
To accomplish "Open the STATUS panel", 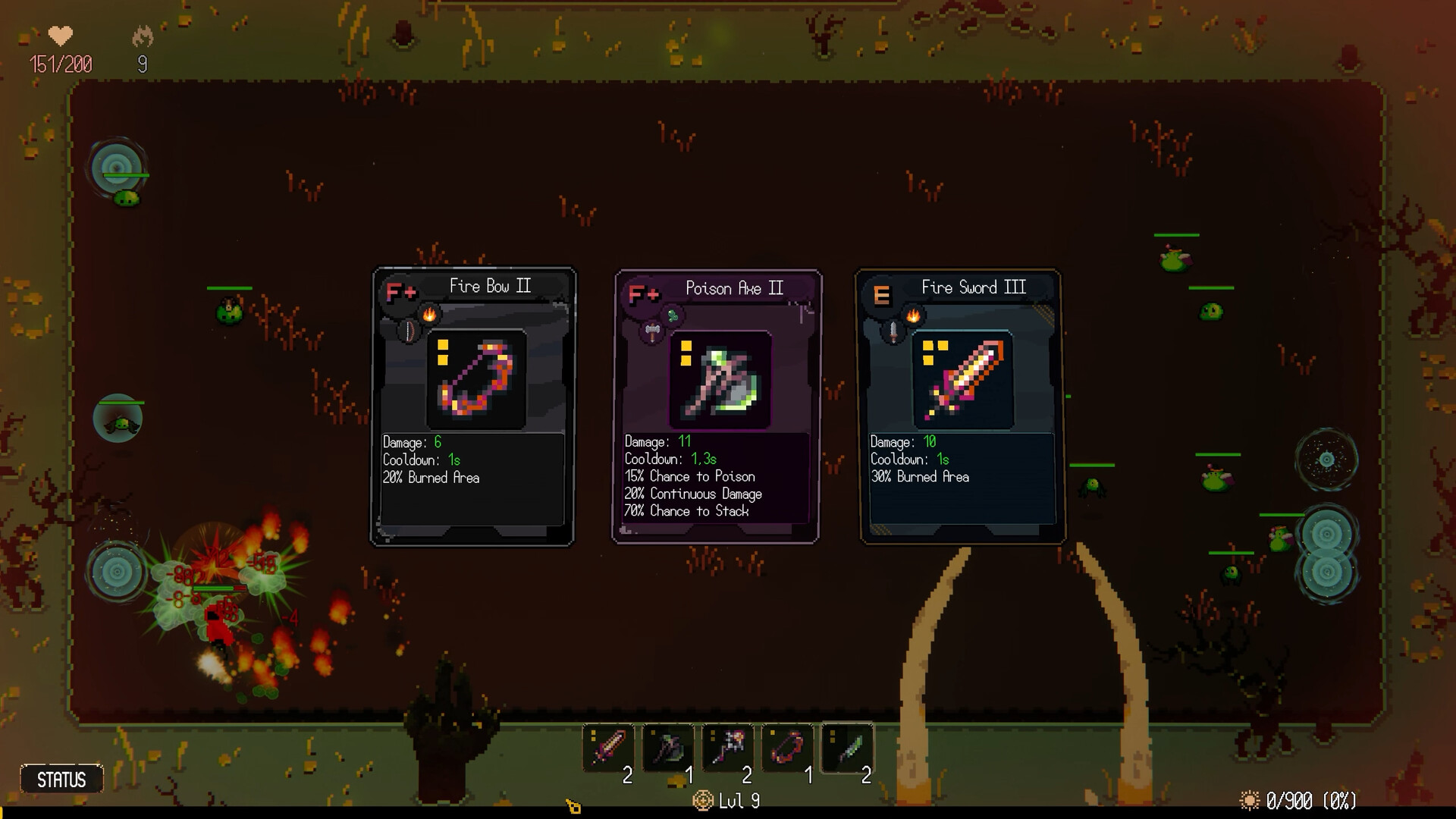I will 62,778.
